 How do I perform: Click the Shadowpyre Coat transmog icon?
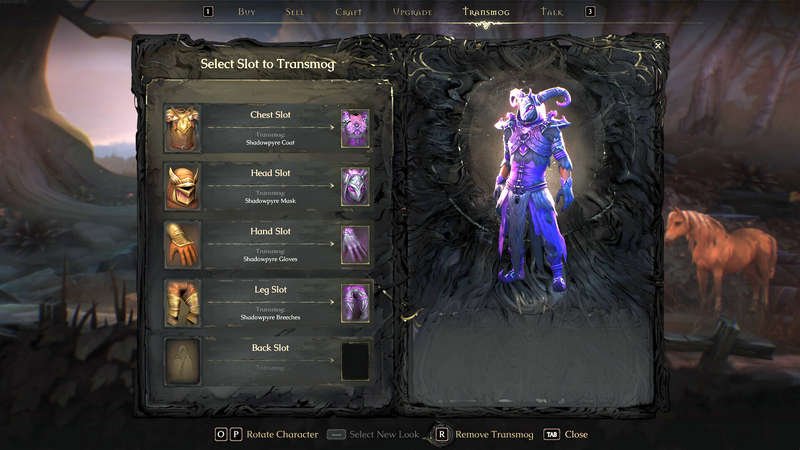pos(355,129)
